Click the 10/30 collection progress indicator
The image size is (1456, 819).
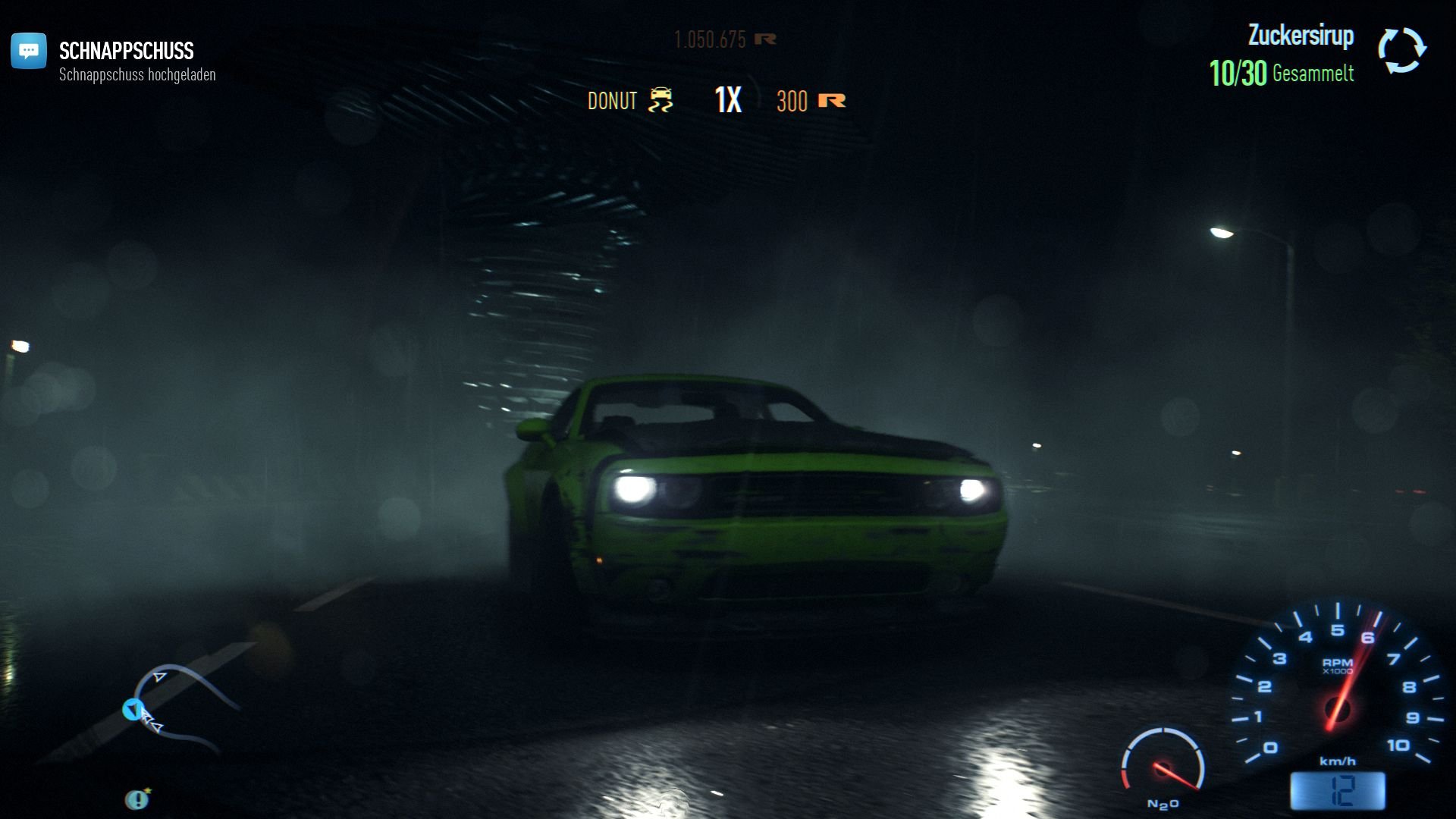1238,74
